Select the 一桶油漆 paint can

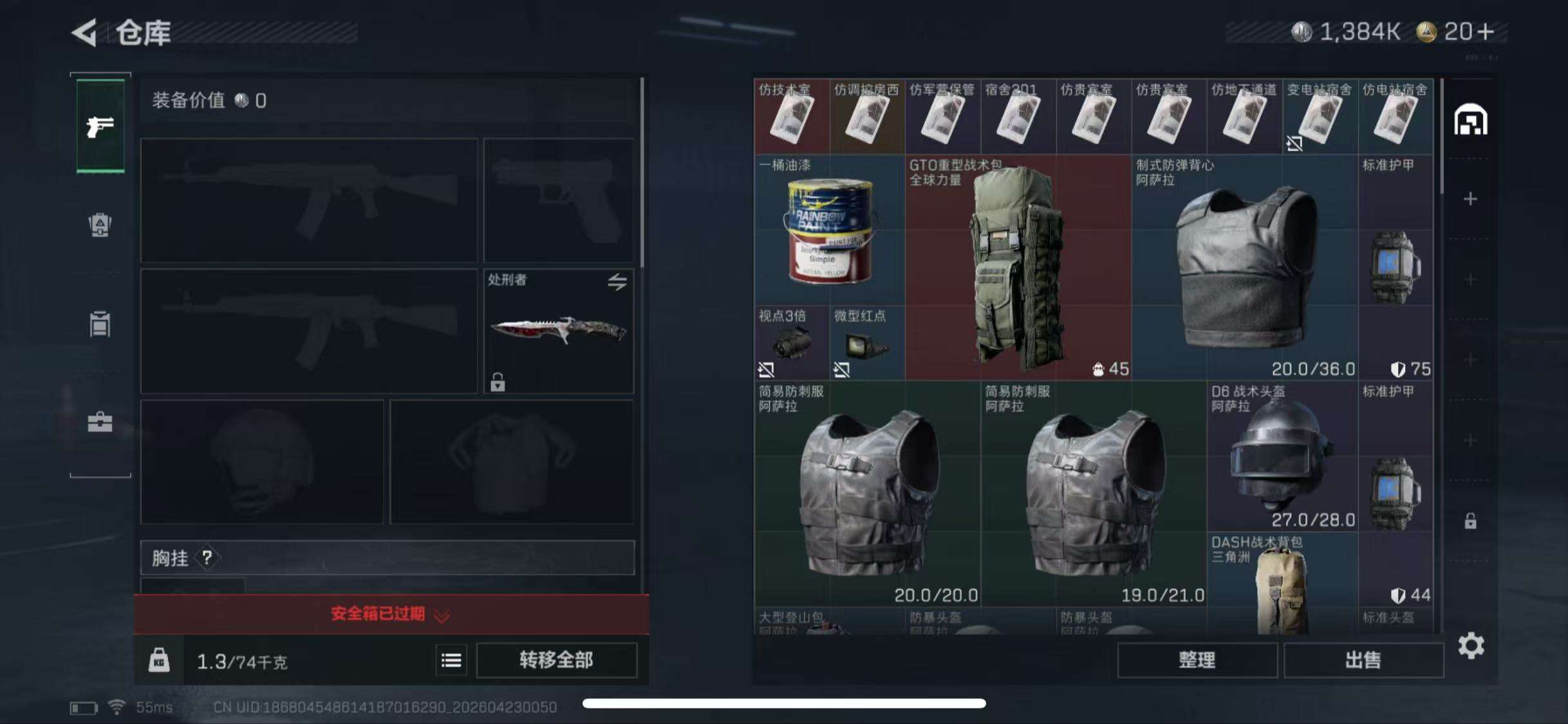(x=829, y=230)
